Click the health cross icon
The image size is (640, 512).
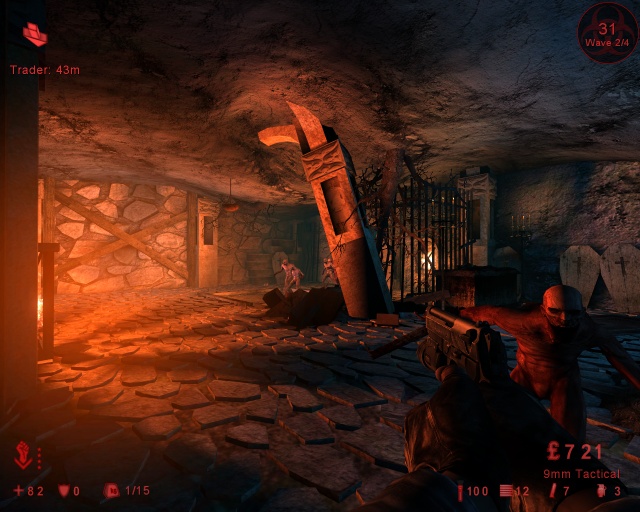(18, 490)
